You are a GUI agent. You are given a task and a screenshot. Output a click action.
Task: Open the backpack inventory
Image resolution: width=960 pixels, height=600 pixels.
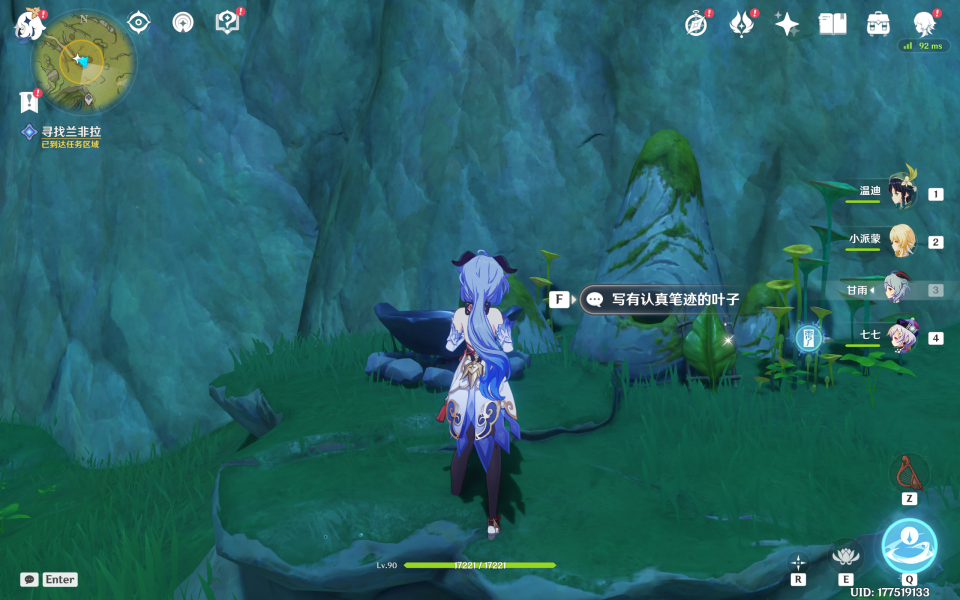coord(878,24)
